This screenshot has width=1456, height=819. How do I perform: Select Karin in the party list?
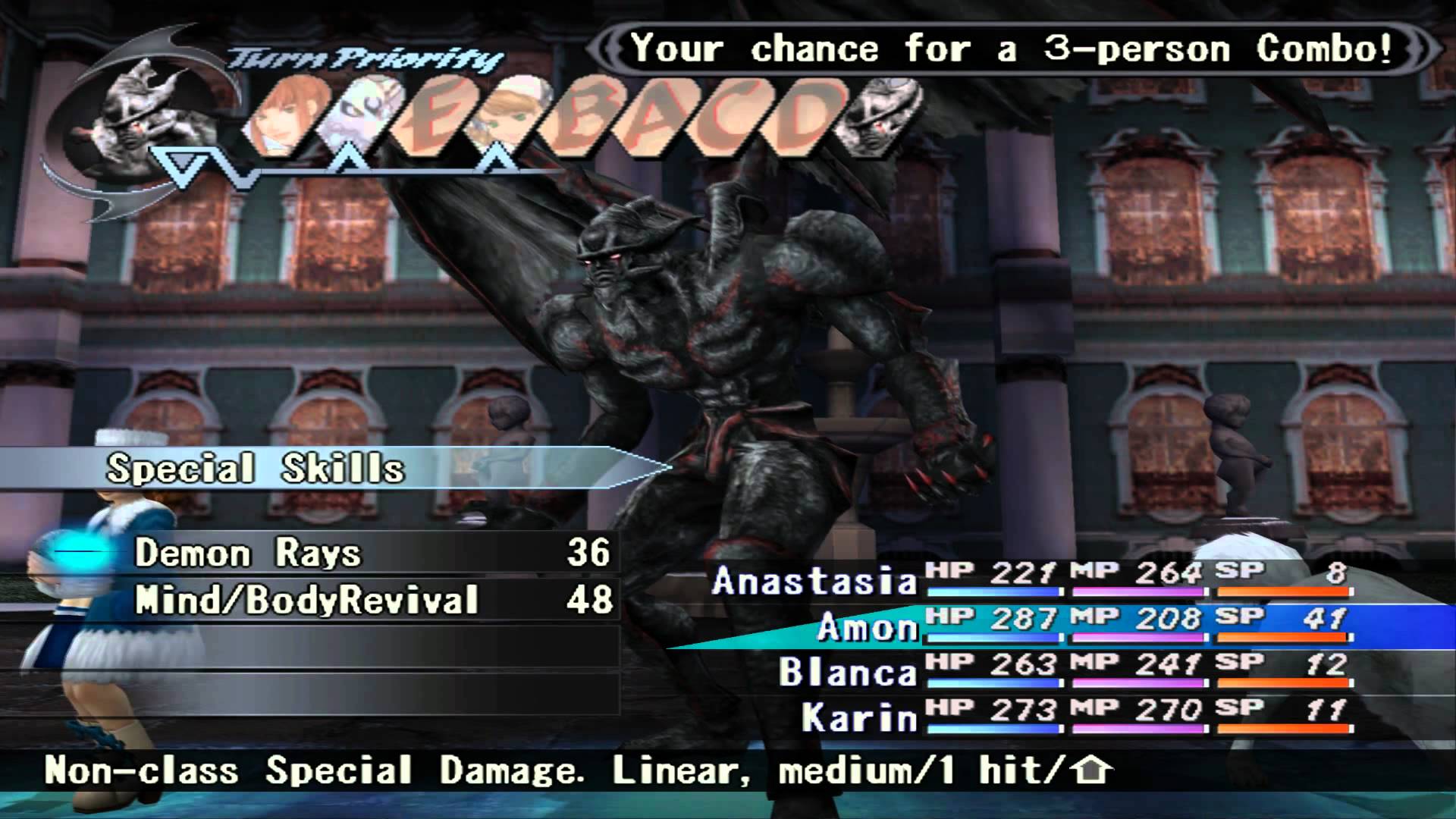859,717
